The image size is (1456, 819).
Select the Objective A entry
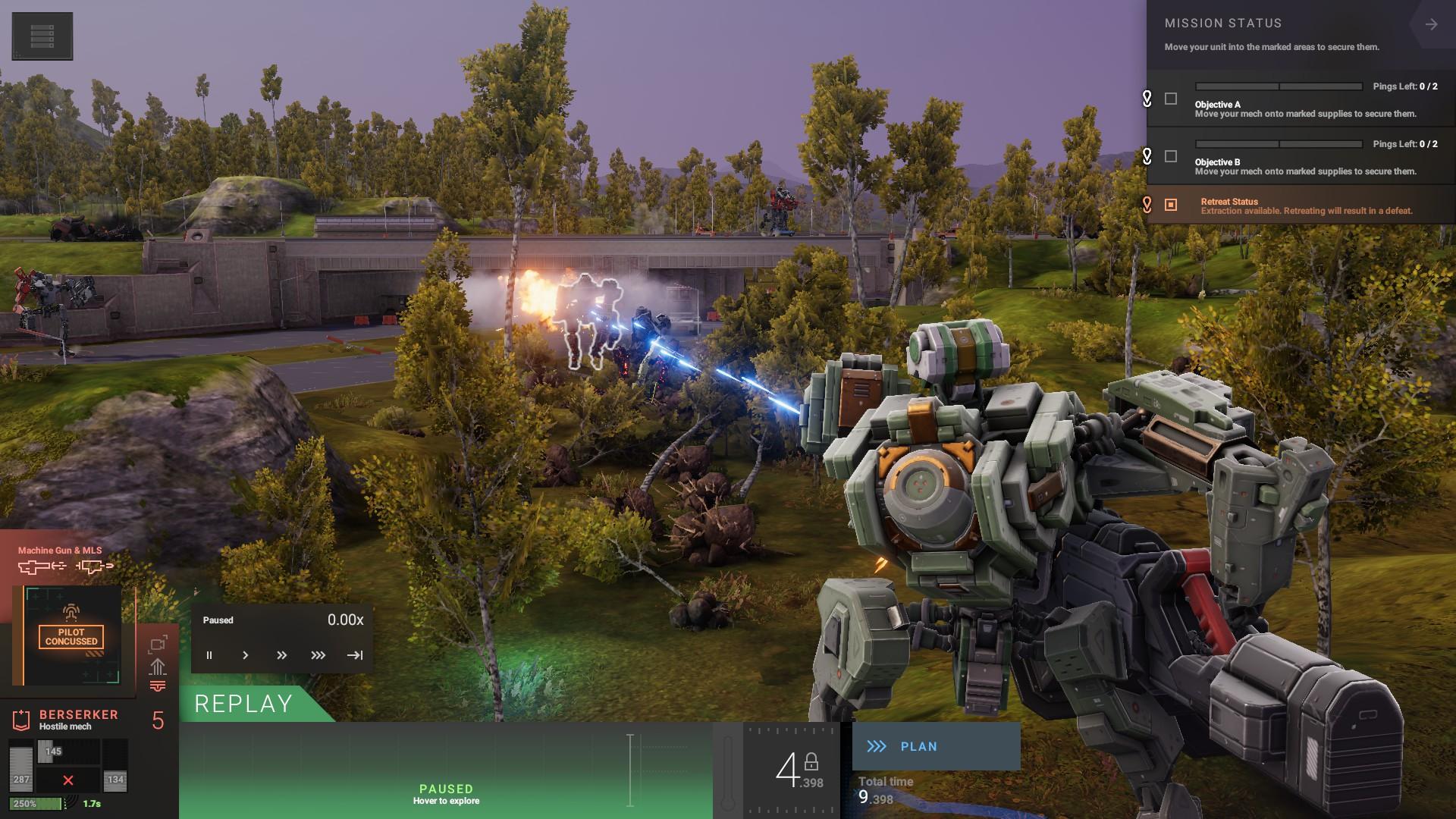(x=1304, y=109)
